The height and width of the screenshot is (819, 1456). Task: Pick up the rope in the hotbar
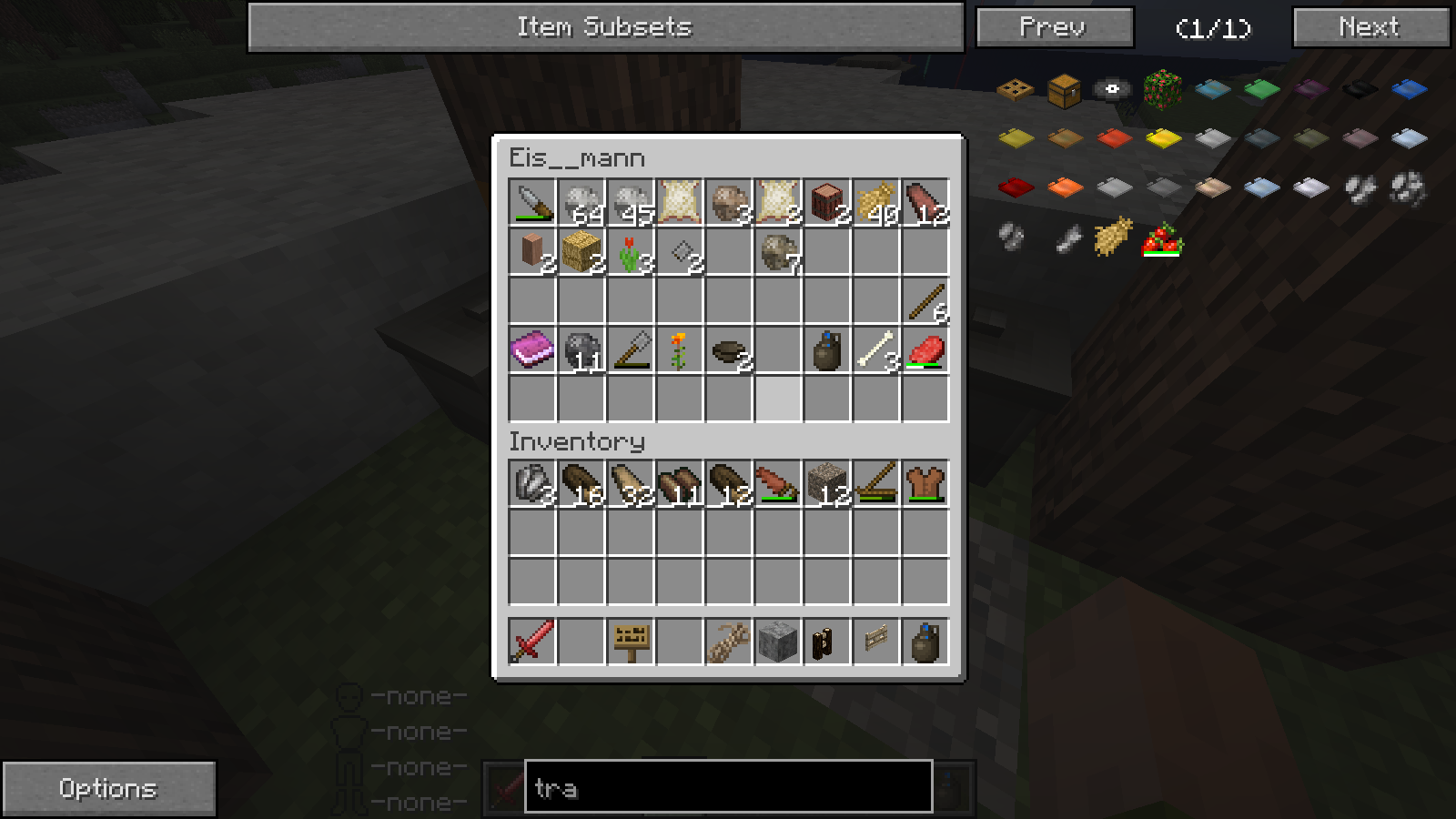[x=729, y=642]
